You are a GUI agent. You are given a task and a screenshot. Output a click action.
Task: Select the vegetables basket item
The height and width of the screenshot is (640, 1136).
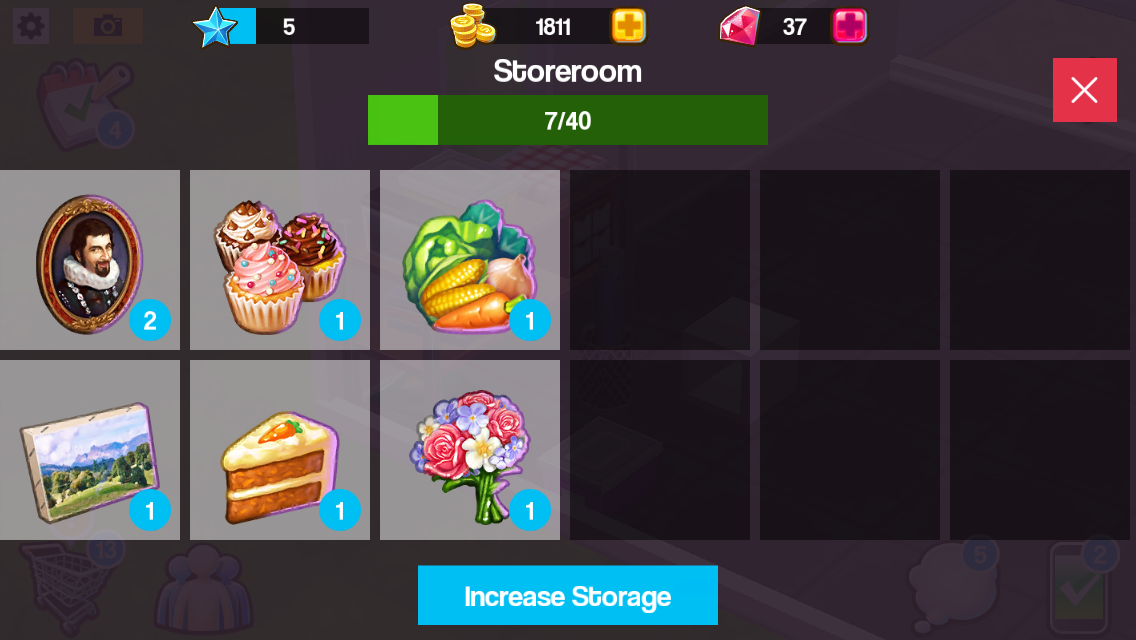click(469, 260)
